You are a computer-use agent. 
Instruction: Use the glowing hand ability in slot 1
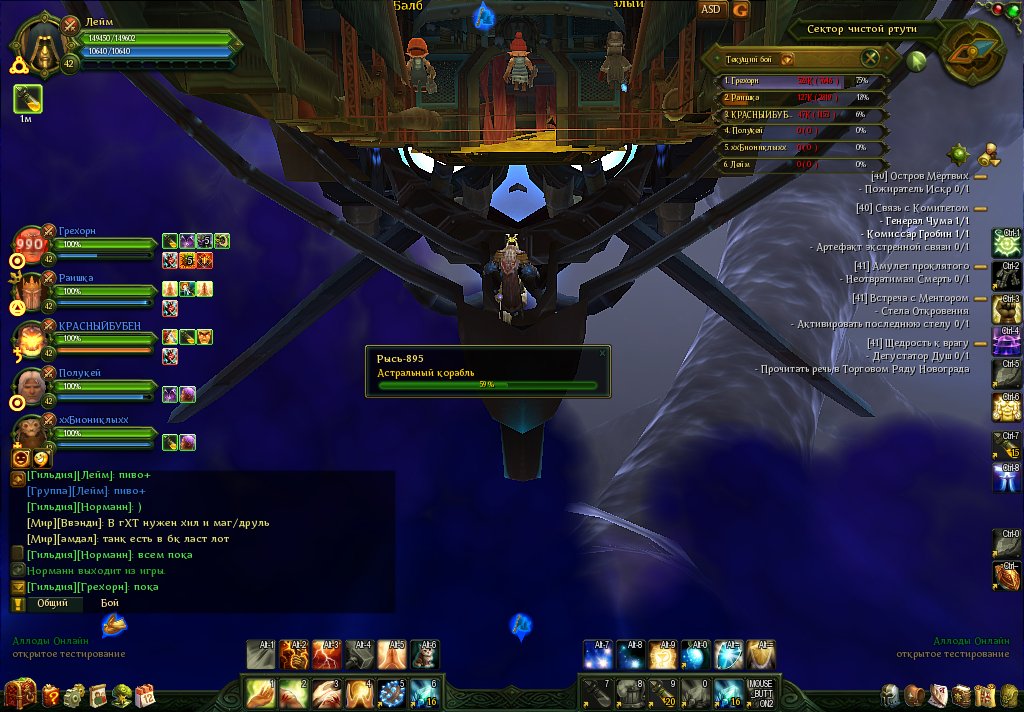[260, 692]
